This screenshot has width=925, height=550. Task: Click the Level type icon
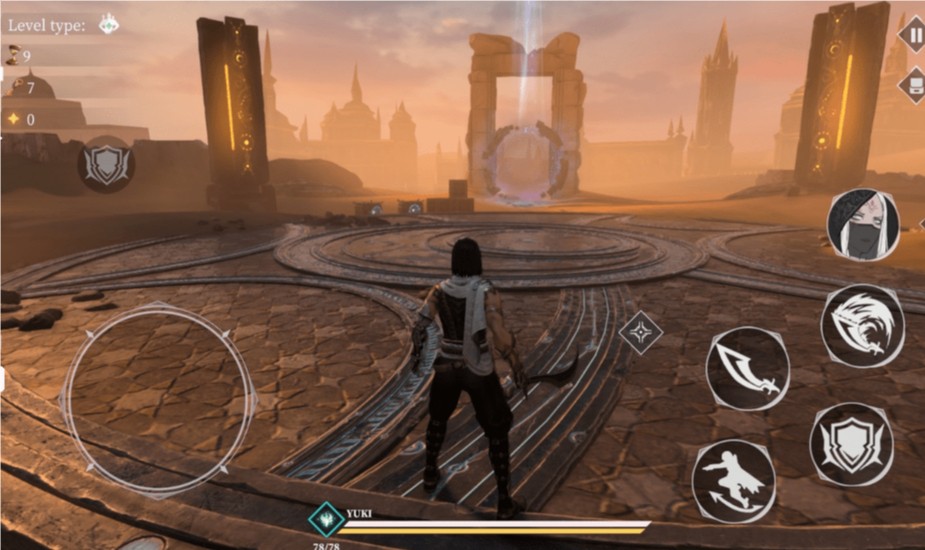coord(108,25)
